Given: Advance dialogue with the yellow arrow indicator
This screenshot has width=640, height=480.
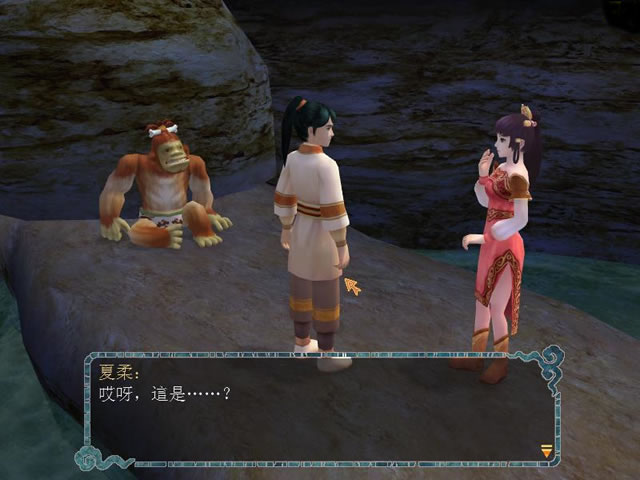Looking at the screenshot, I should pyautogui.click(x=546, y=451).
